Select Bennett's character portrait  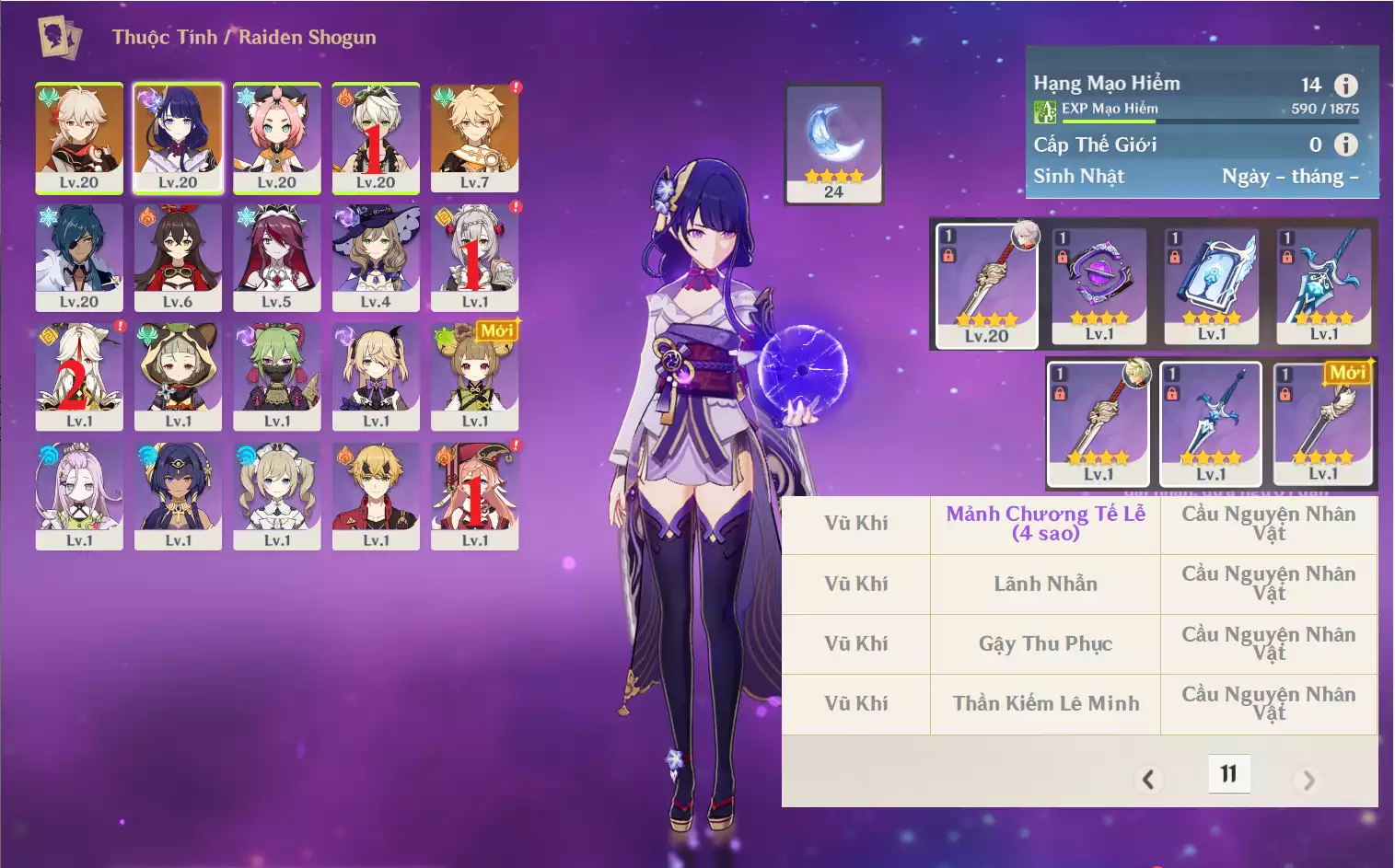tap(376, 137)
